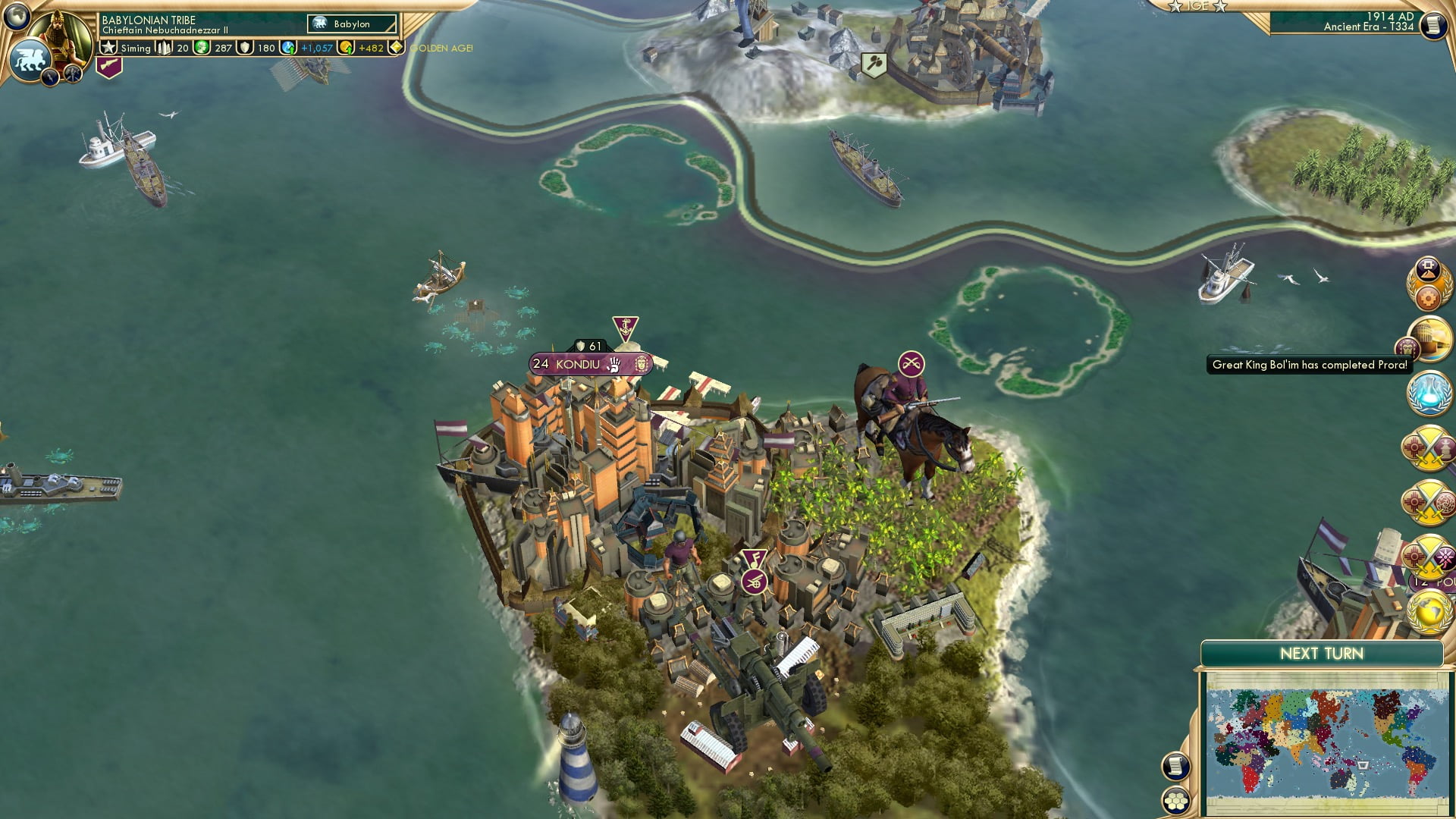Image resolution: width=1456 pixels, height=819 pixels.
Task: Open the Babylon civilization selector box
Action: tap(350, 24)
